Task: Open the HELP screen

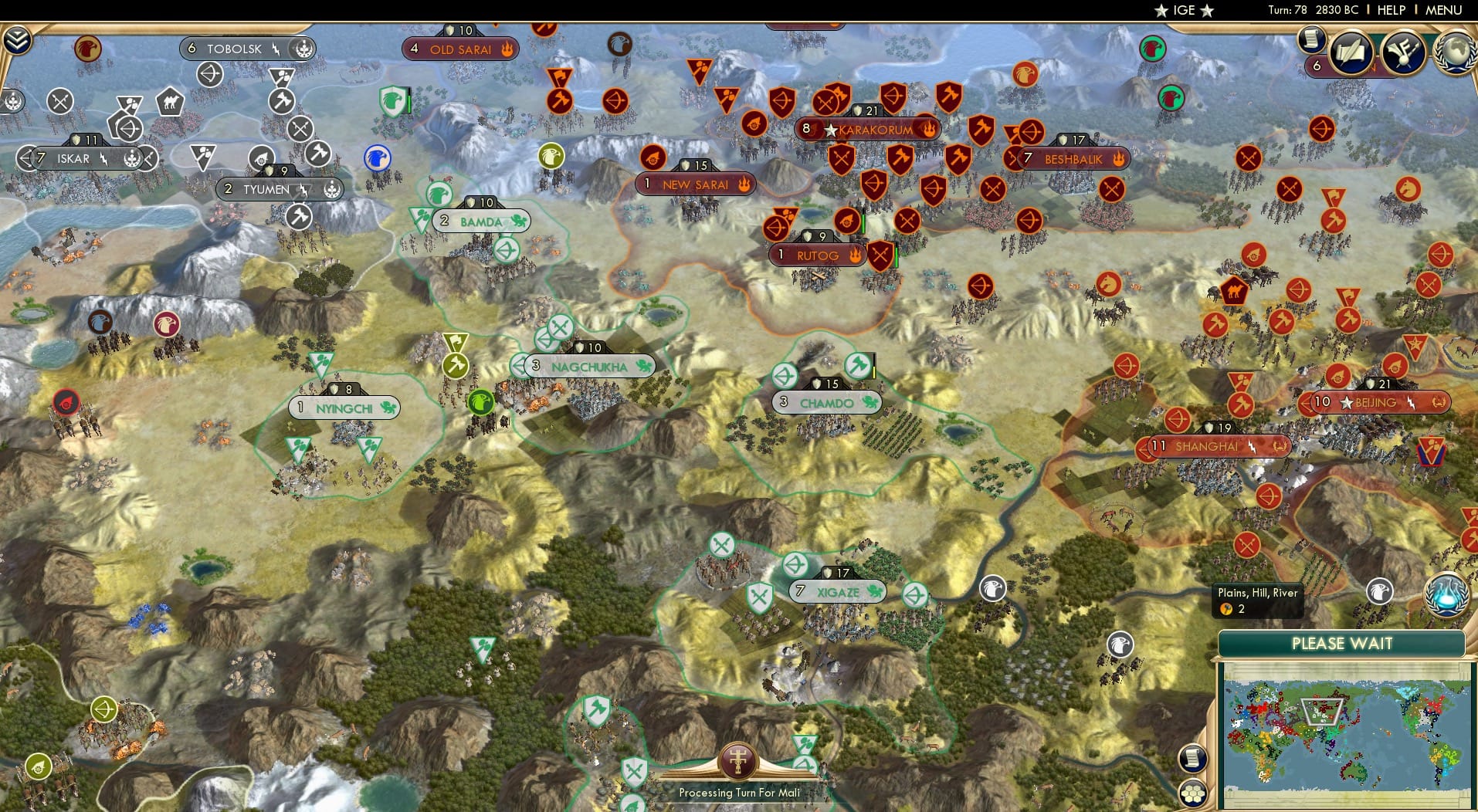Action: [x=1390, y=10]
